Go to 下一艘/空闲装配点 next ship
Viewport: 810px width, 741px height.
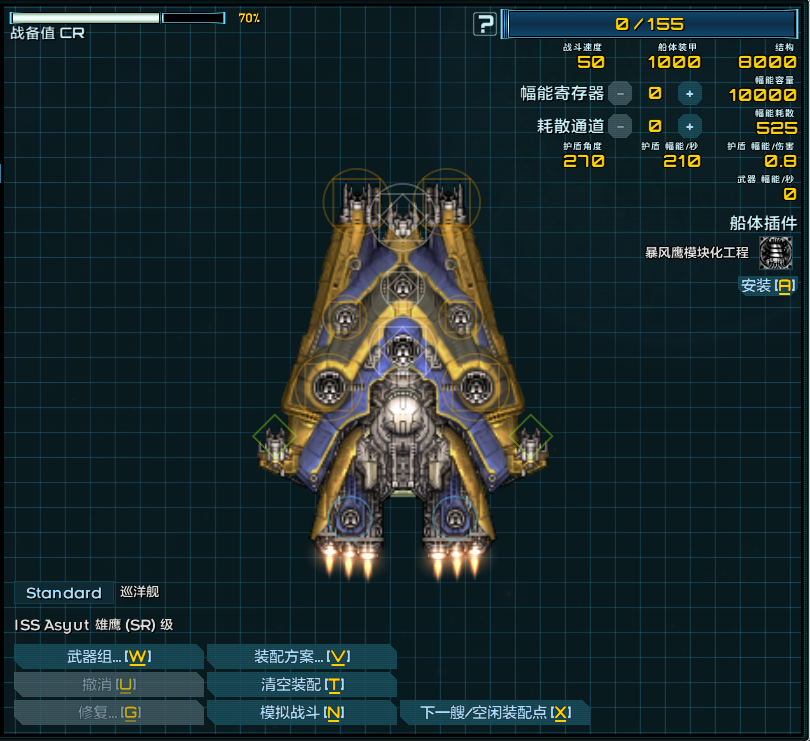494,713
